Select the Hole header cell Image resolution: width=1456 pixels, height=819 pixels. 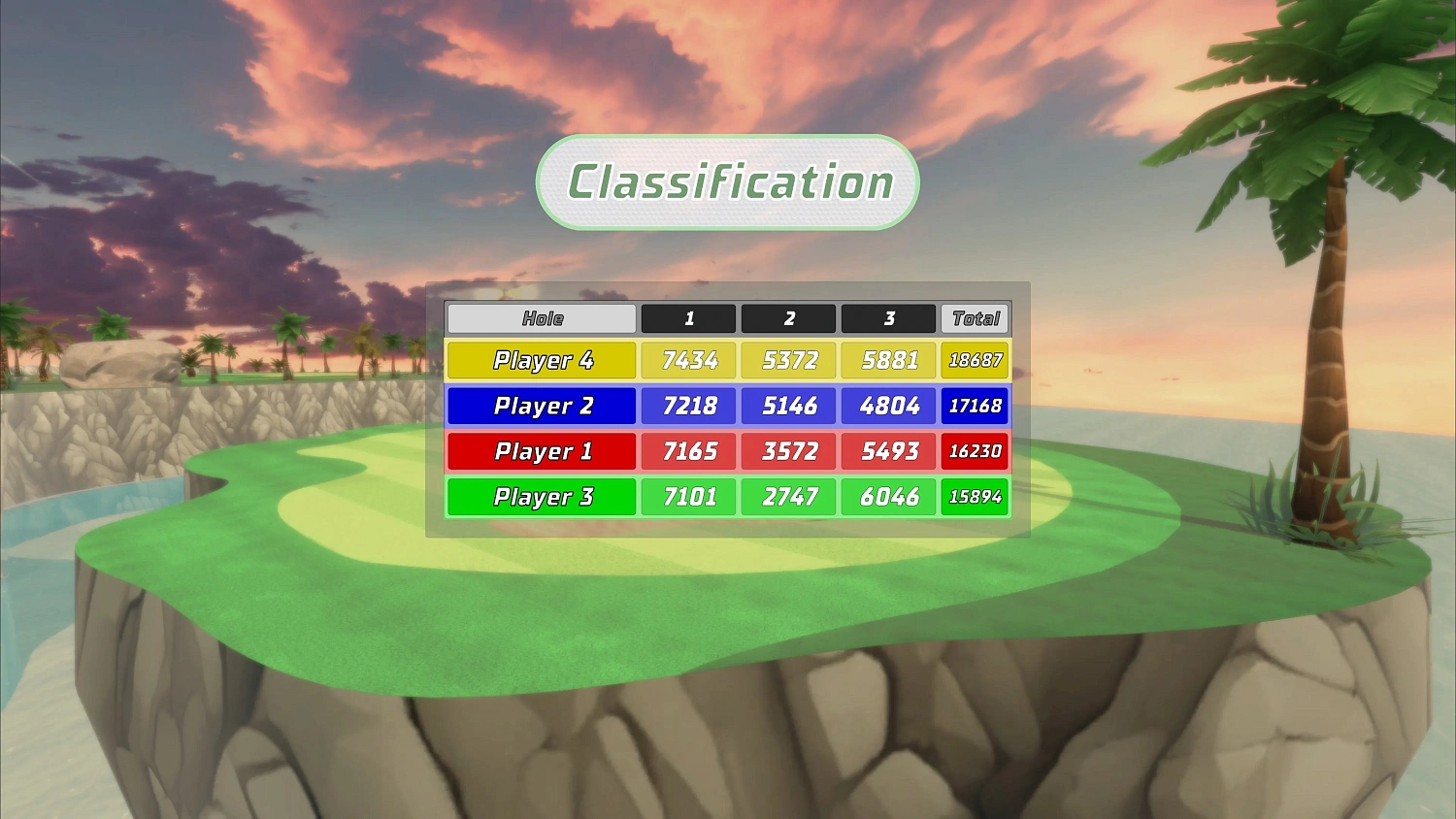coord(541,318)
